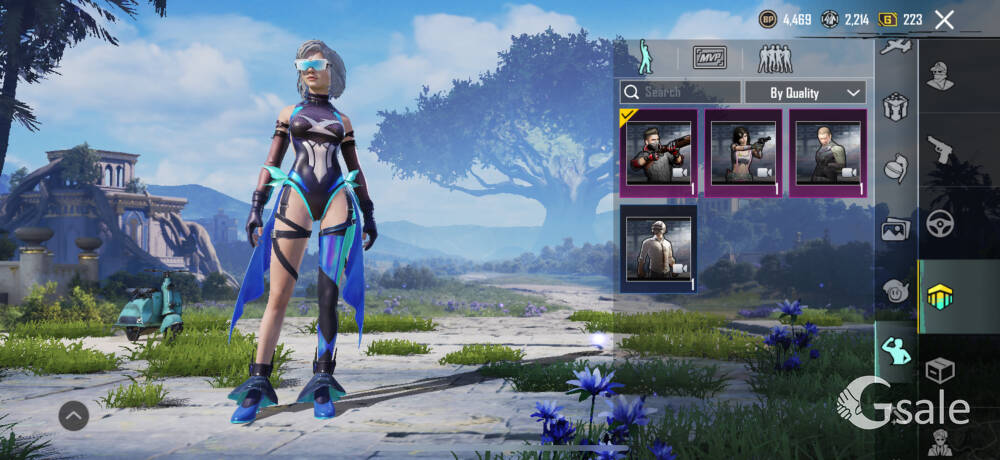
Task: Open the single pose emote tab
Action: click(645, 58)
